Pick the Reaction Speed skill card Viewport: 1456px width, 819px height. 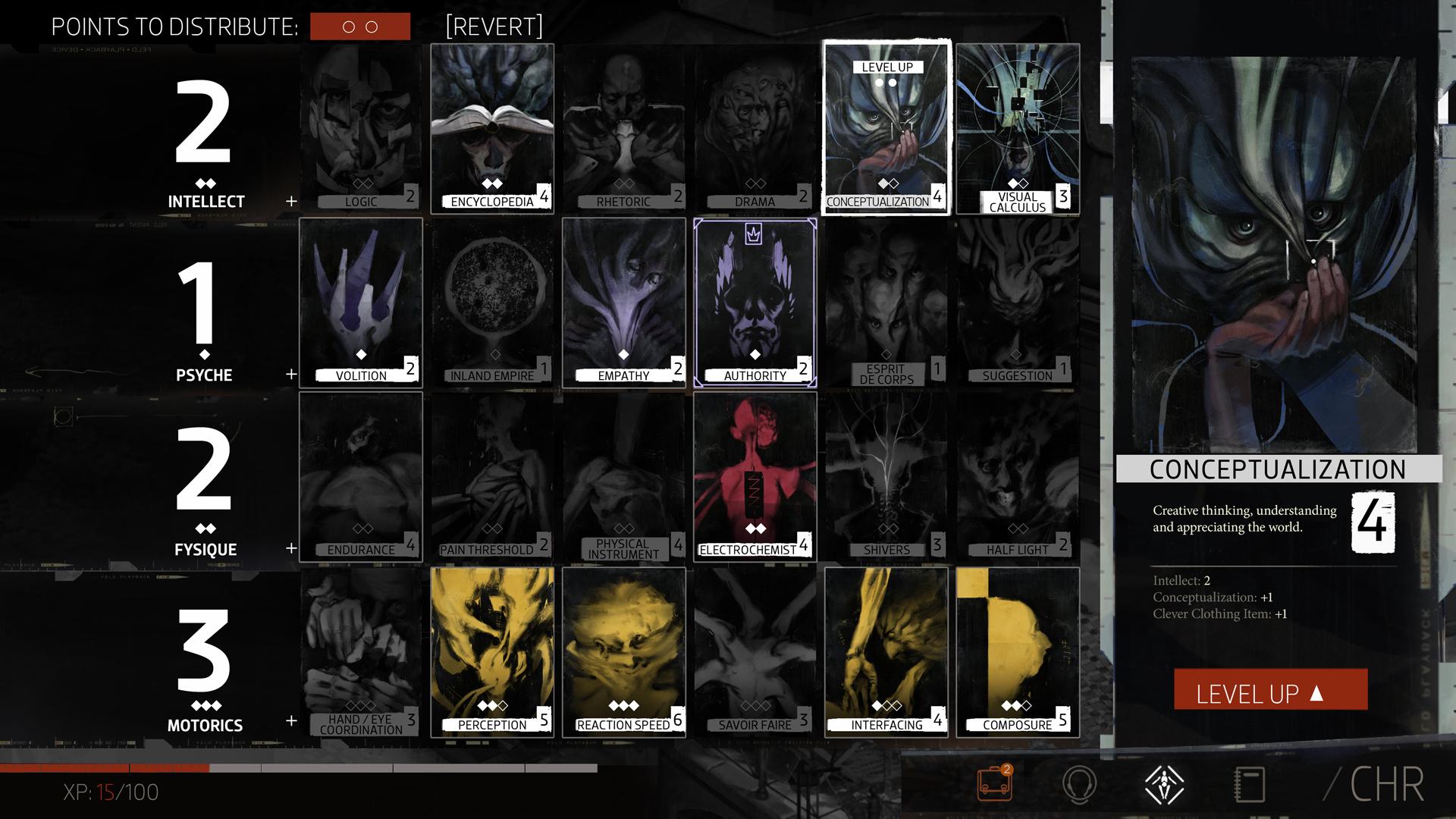pos(623,651)
